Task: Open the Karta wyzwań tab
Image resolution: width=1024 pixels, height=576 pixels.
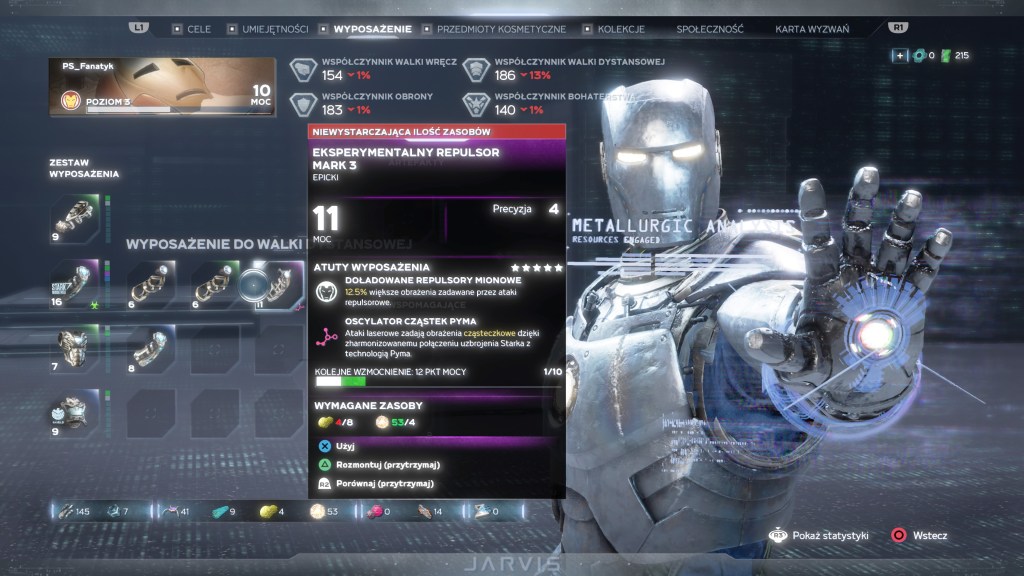Action: 812,29
